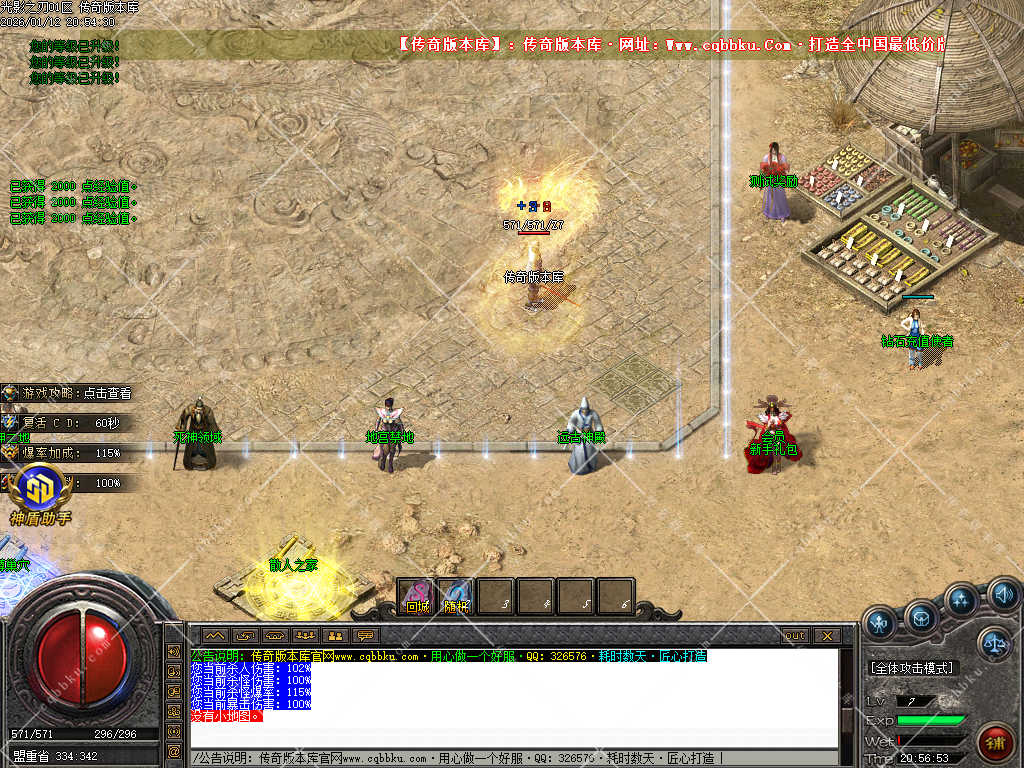Open the red shop button
Viewport: 1024px width, 768px height.
(993, 743)
